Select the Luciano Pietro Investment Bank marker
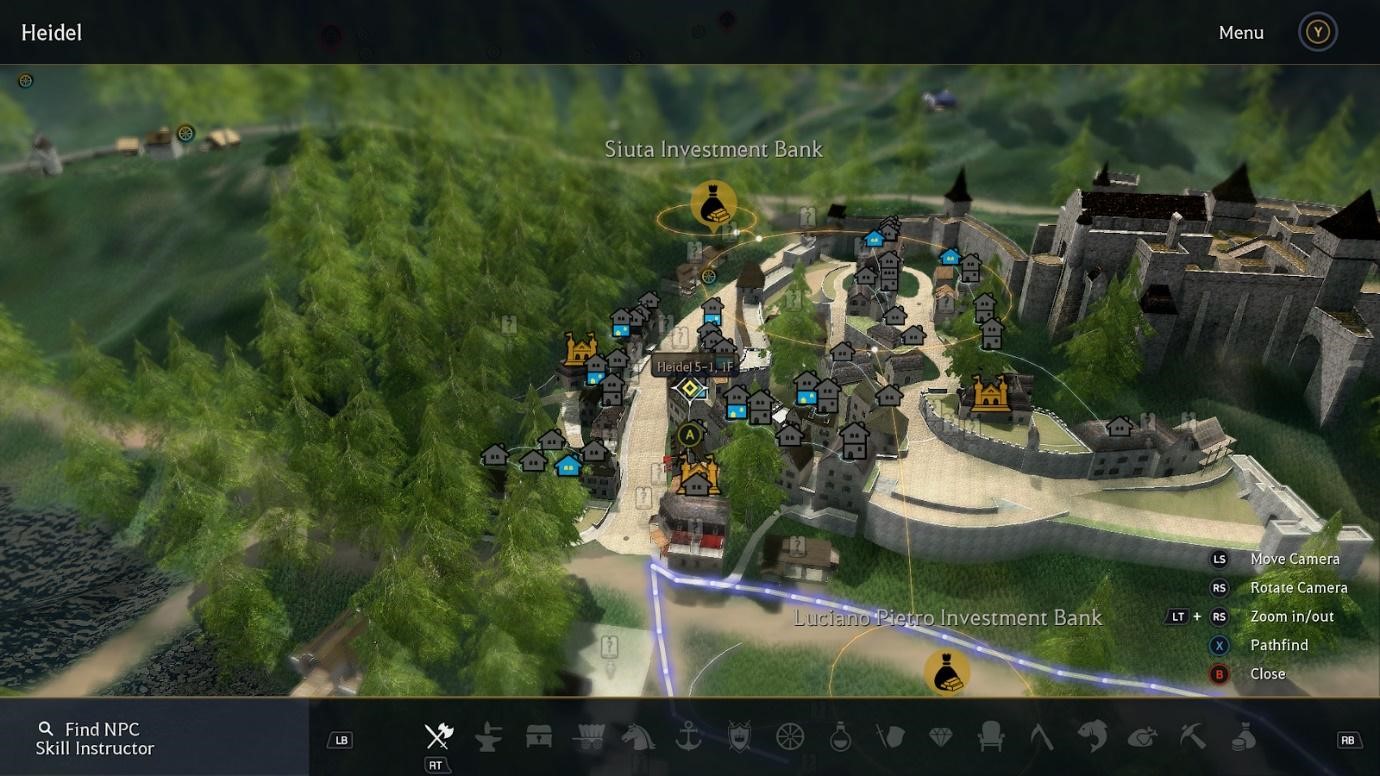The width and height of the screenshot is (1380, 776). click(x=946, y=672)
